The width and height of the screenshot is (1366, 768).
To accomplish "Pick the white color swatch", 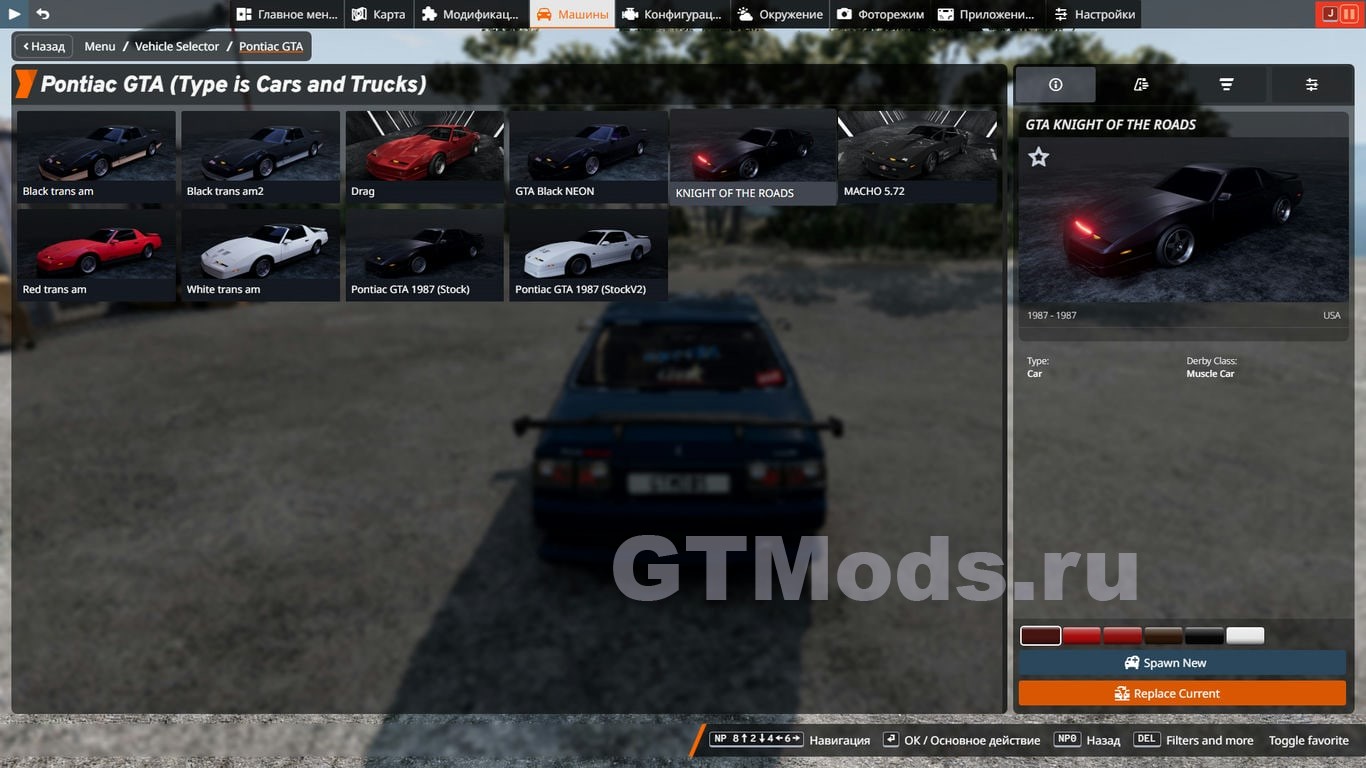I will 1245,636.
